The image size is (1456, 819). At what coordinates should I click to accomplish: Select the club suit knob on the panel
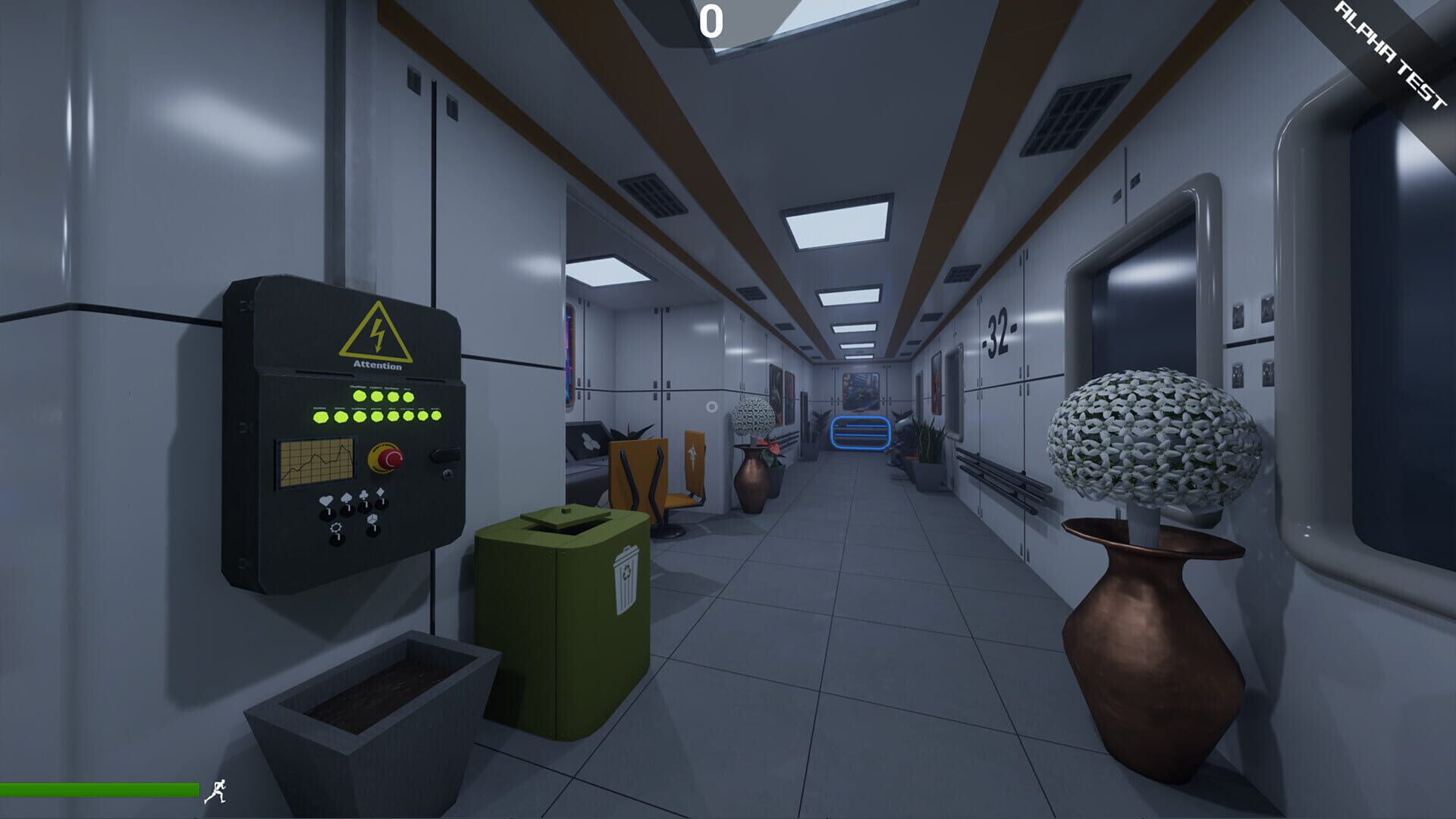[366, 507]
